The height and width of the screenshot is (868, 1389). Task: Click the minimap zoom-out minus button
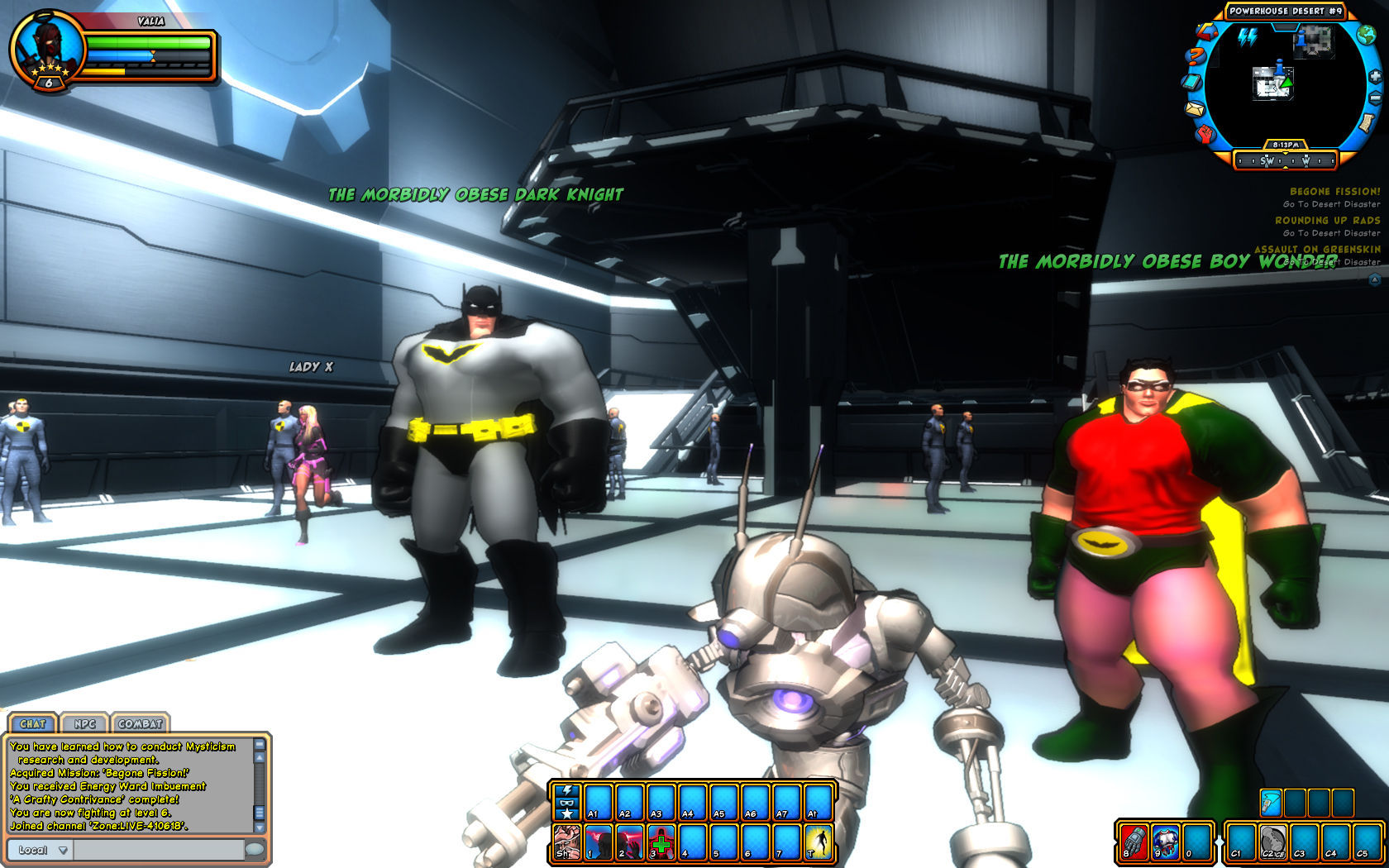click(1375, 98)
